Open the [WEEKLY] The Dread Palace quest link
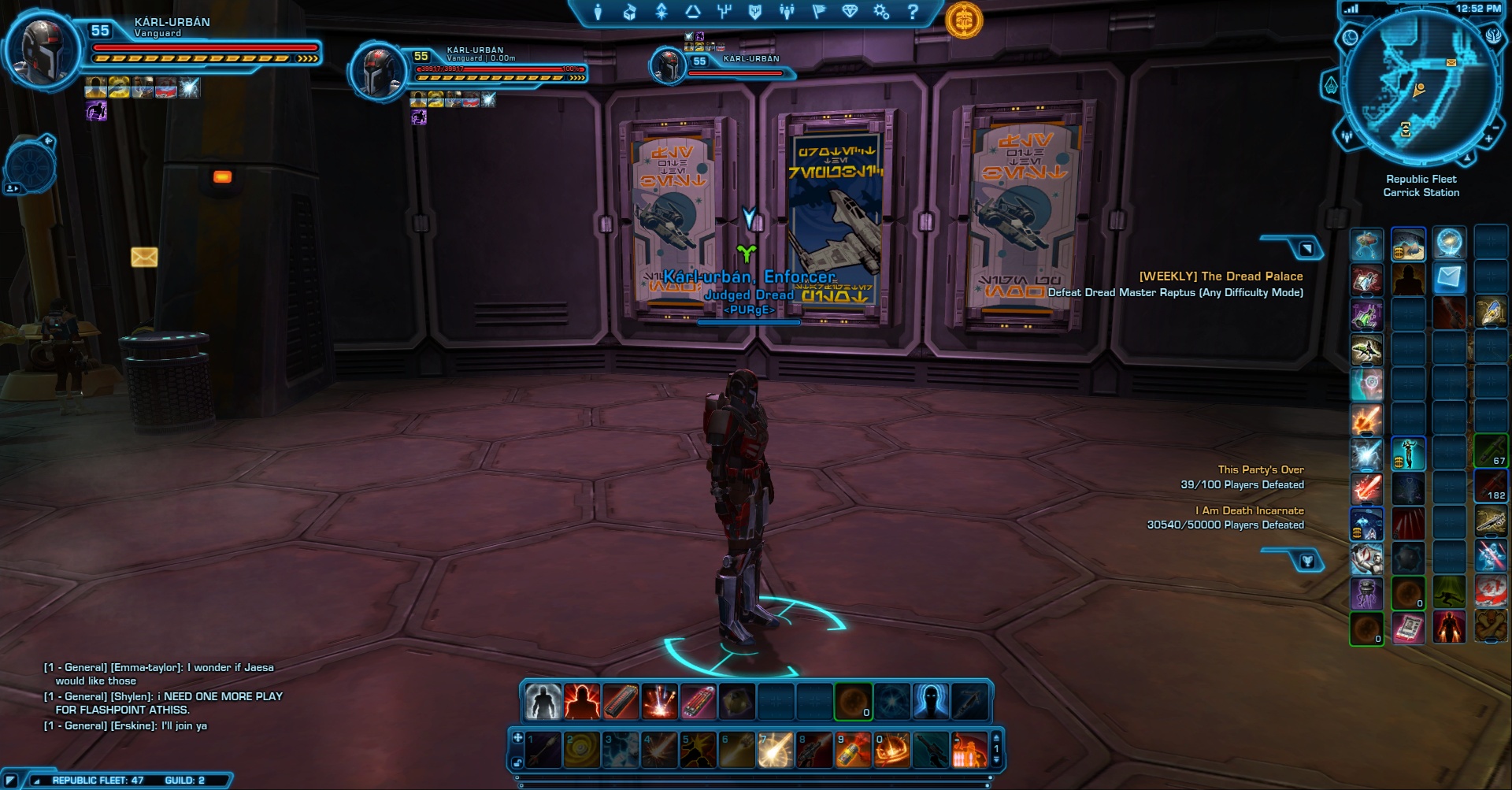1512x790 pixels. pos(1221,276)
